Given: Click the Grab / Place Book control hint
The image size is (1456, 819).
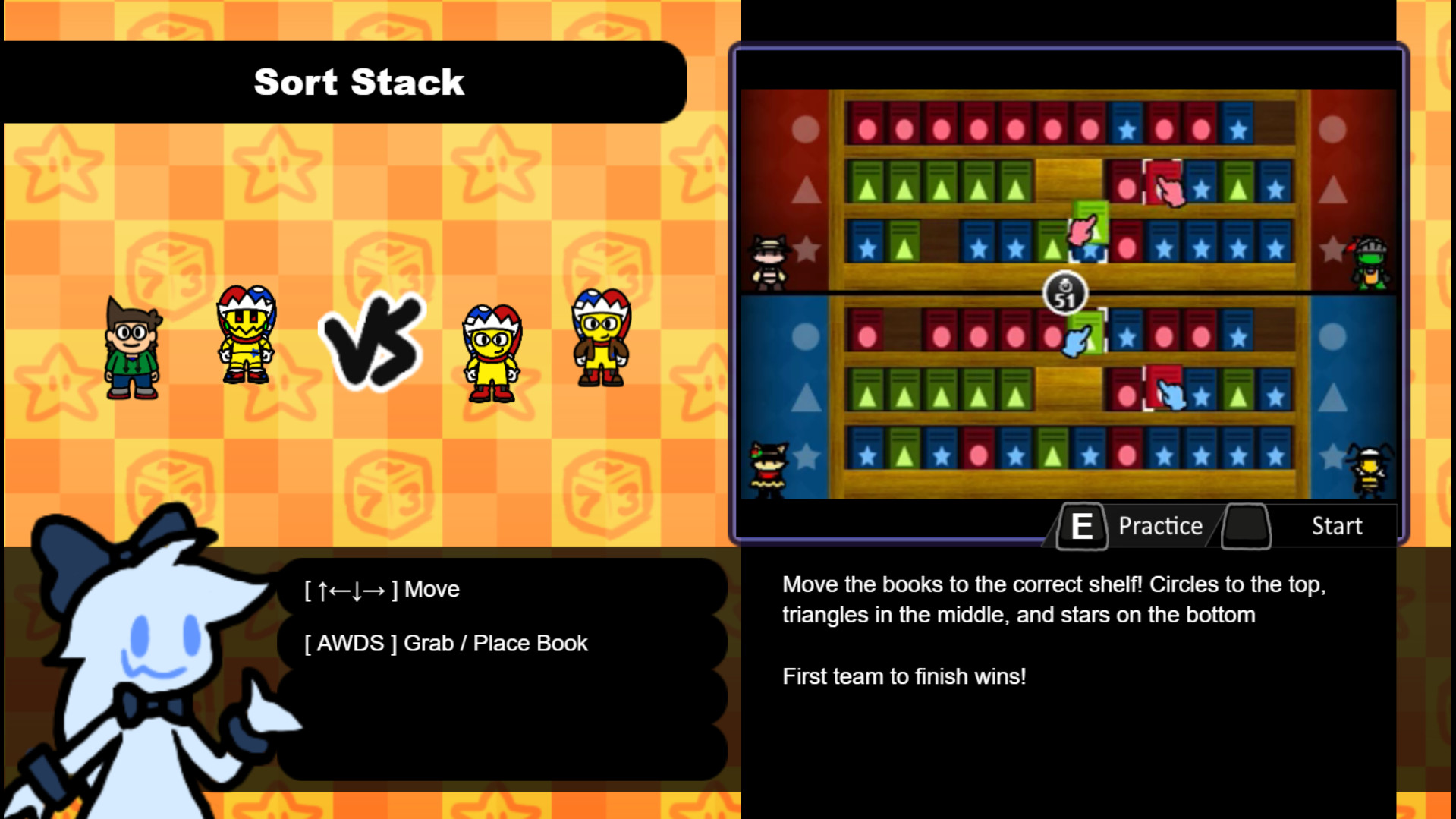Looking at the screenshot, I should (444, 643).
